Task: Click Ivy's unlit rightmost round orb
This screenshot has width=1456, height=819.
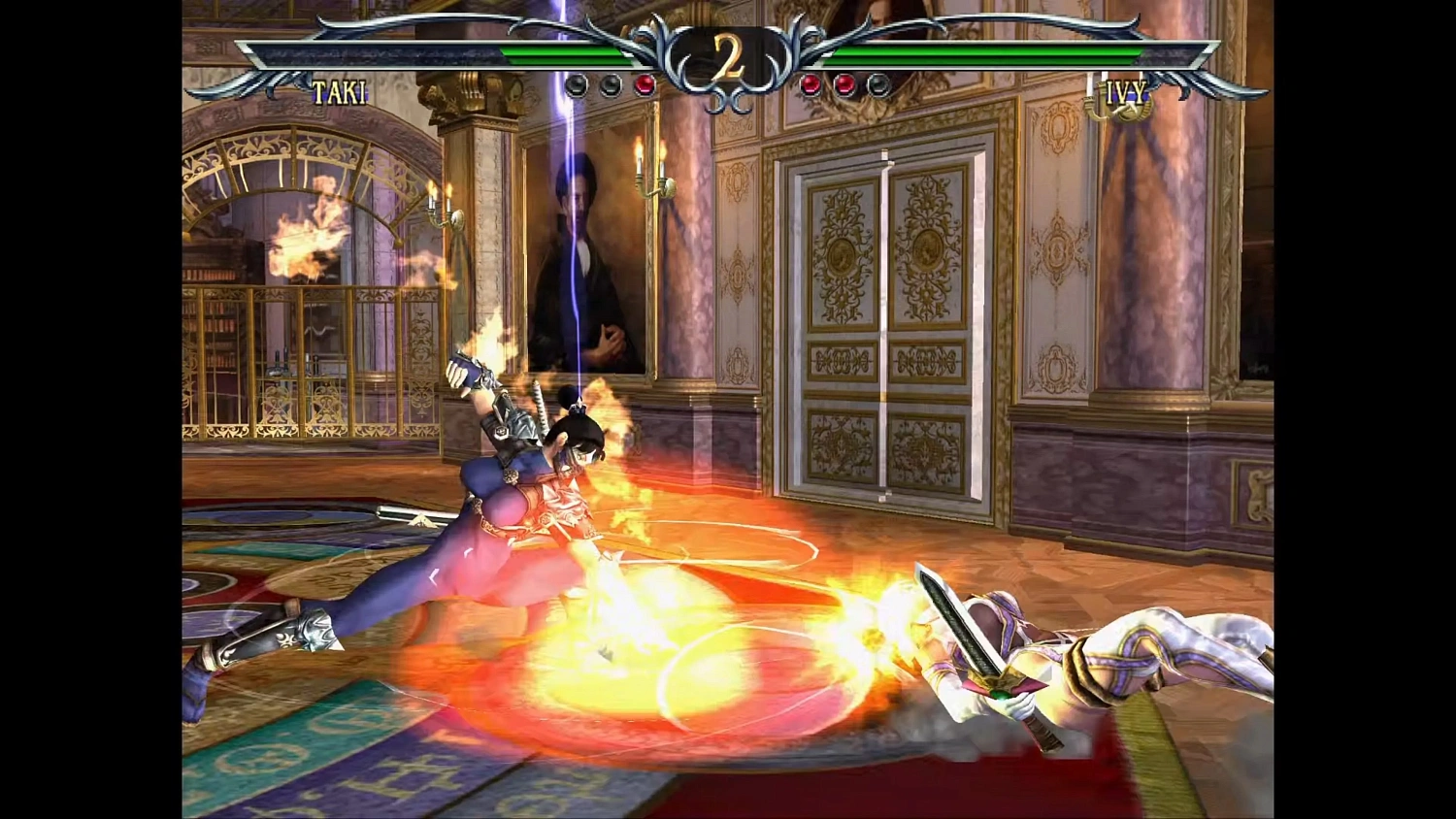Action: (x=877, y=84)
